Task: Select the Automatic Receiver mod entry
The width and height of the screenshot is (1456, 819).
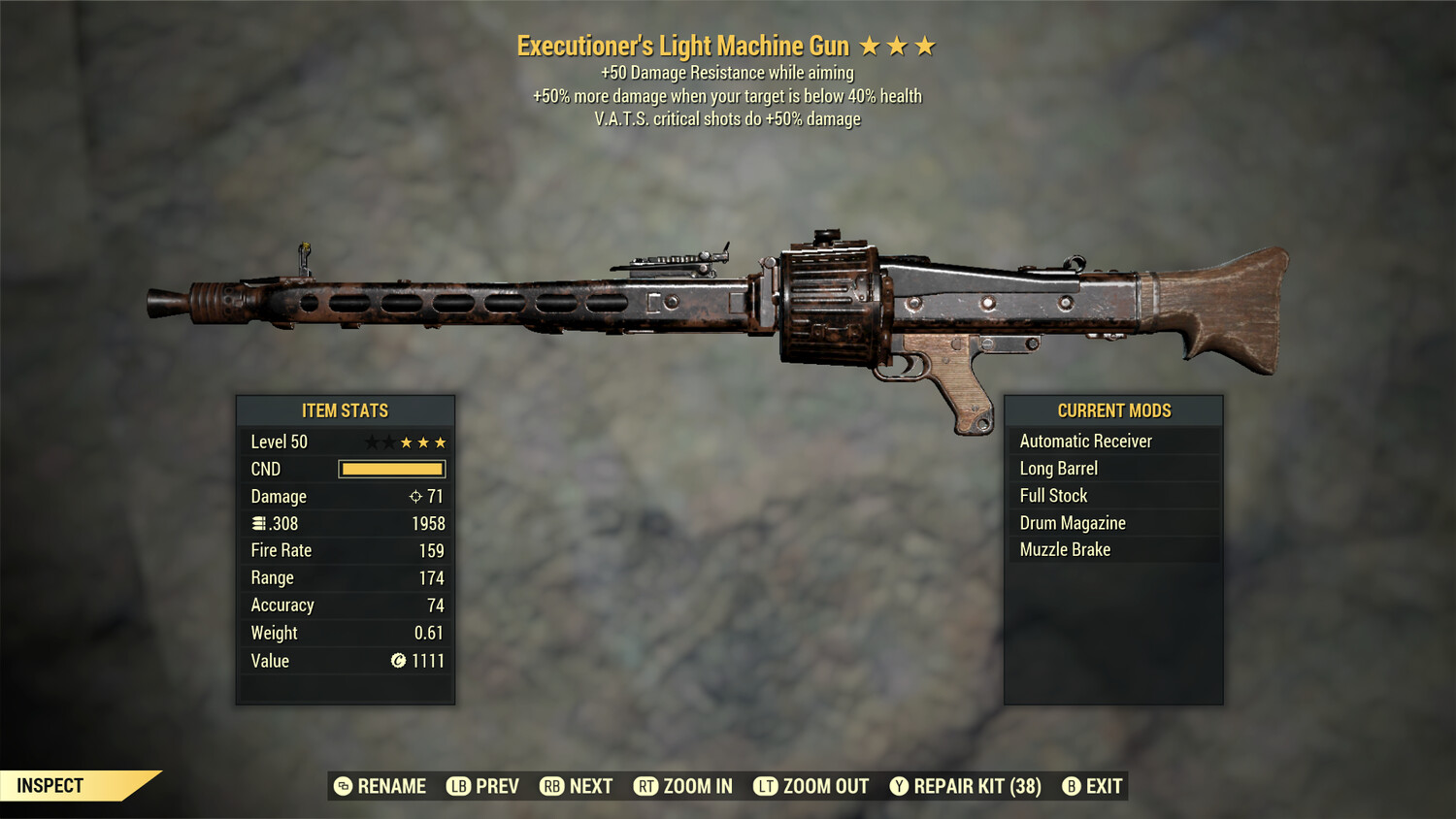Action: 1085,441
